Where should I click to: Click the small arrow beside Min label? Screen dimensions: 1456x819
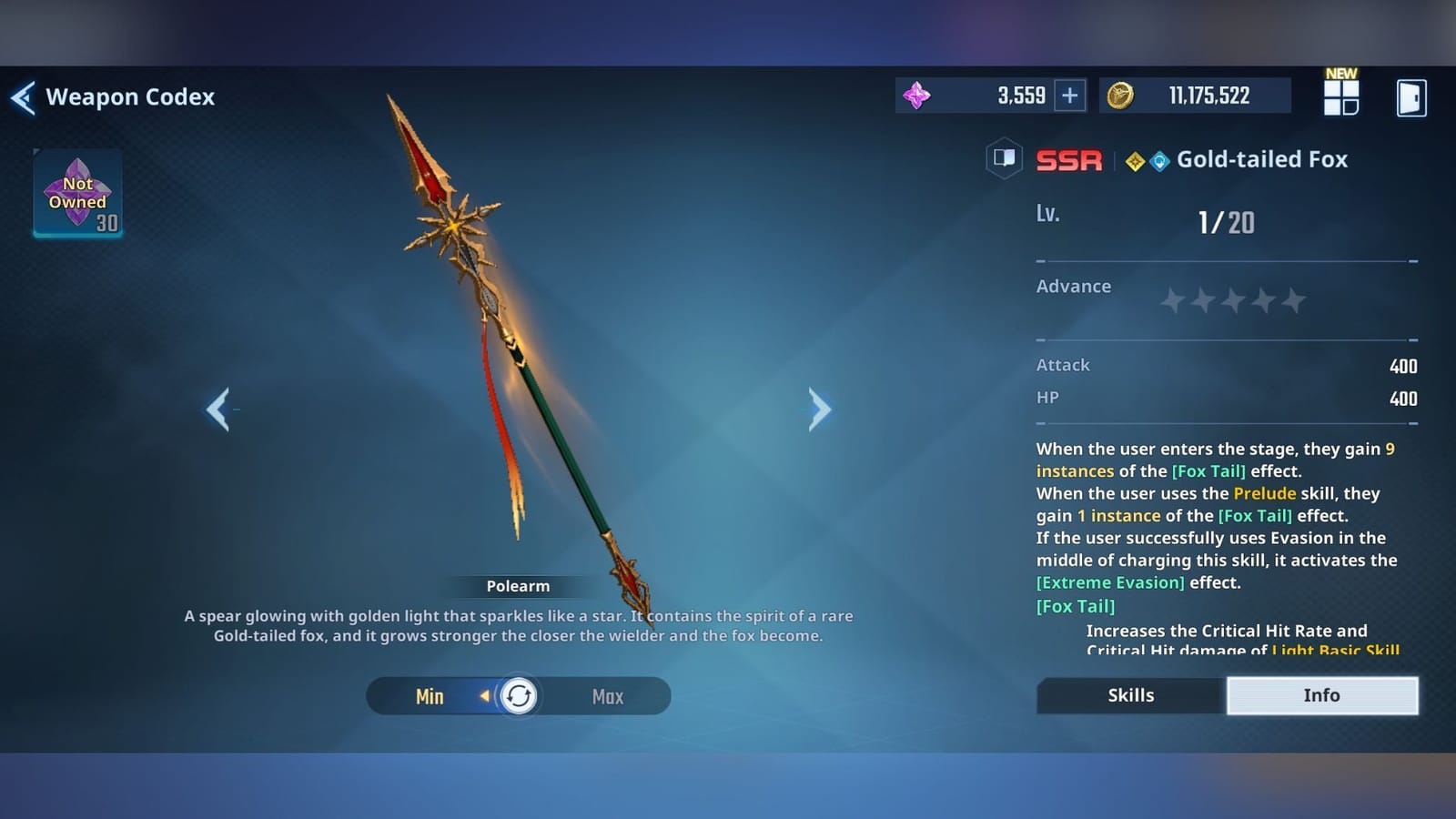coord(482,696)
